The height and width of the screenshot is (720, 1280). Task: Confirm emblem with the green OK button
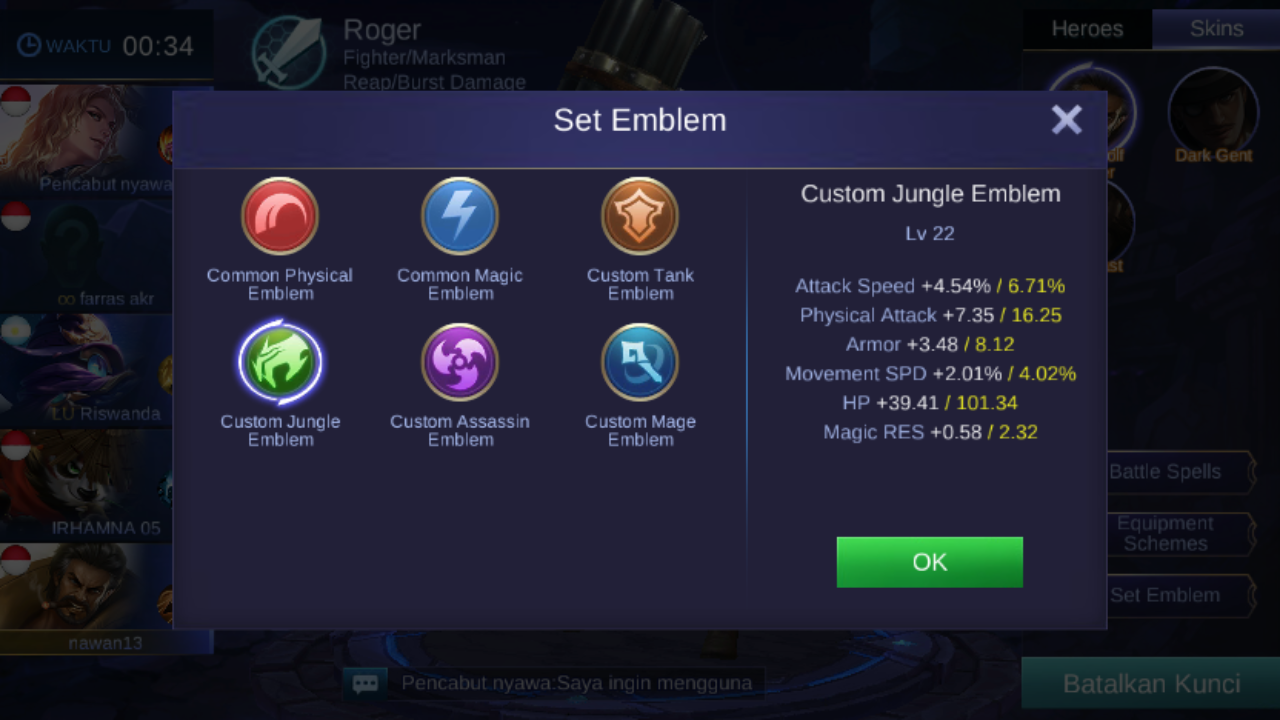tap(929, 562)
